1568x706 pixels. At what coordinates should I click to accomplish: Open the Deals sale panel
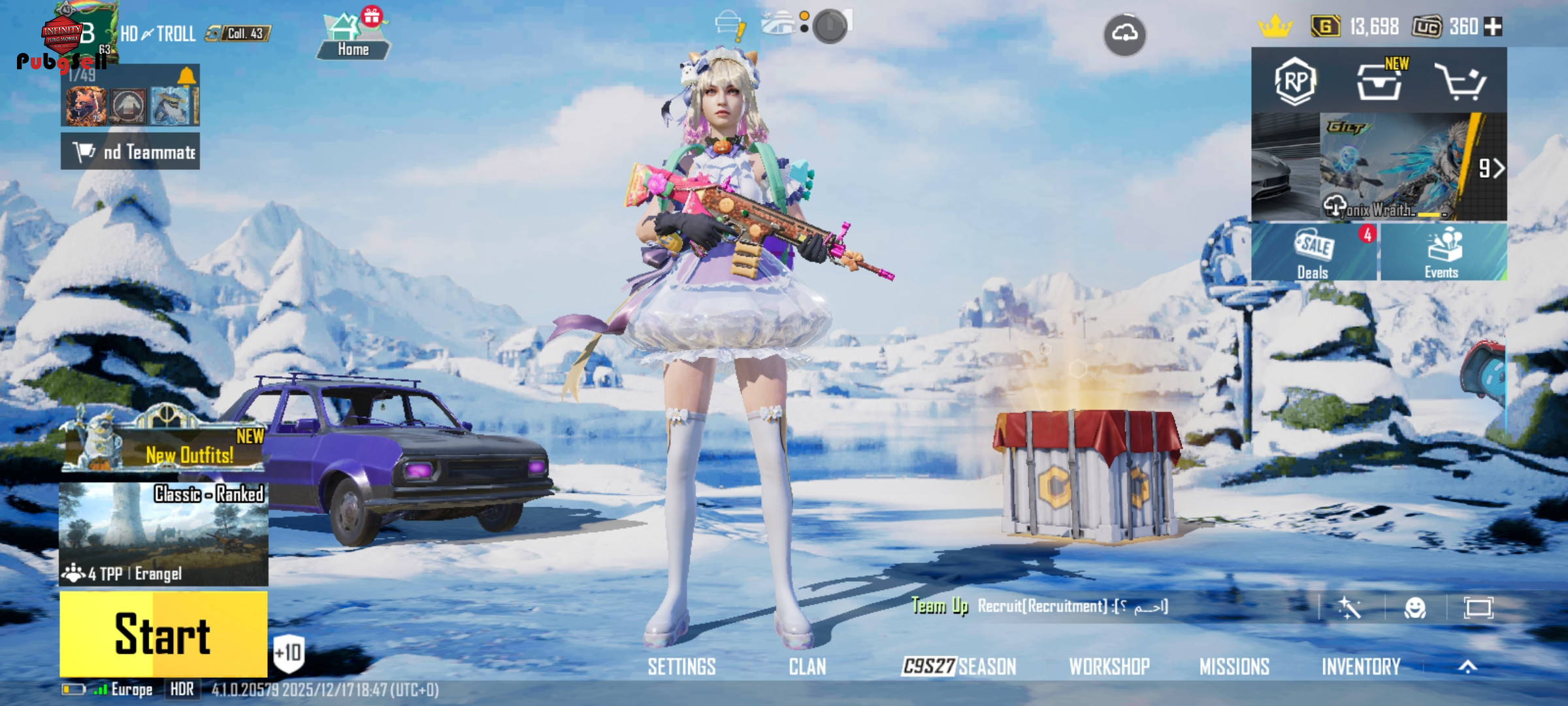coord(1314,252)
